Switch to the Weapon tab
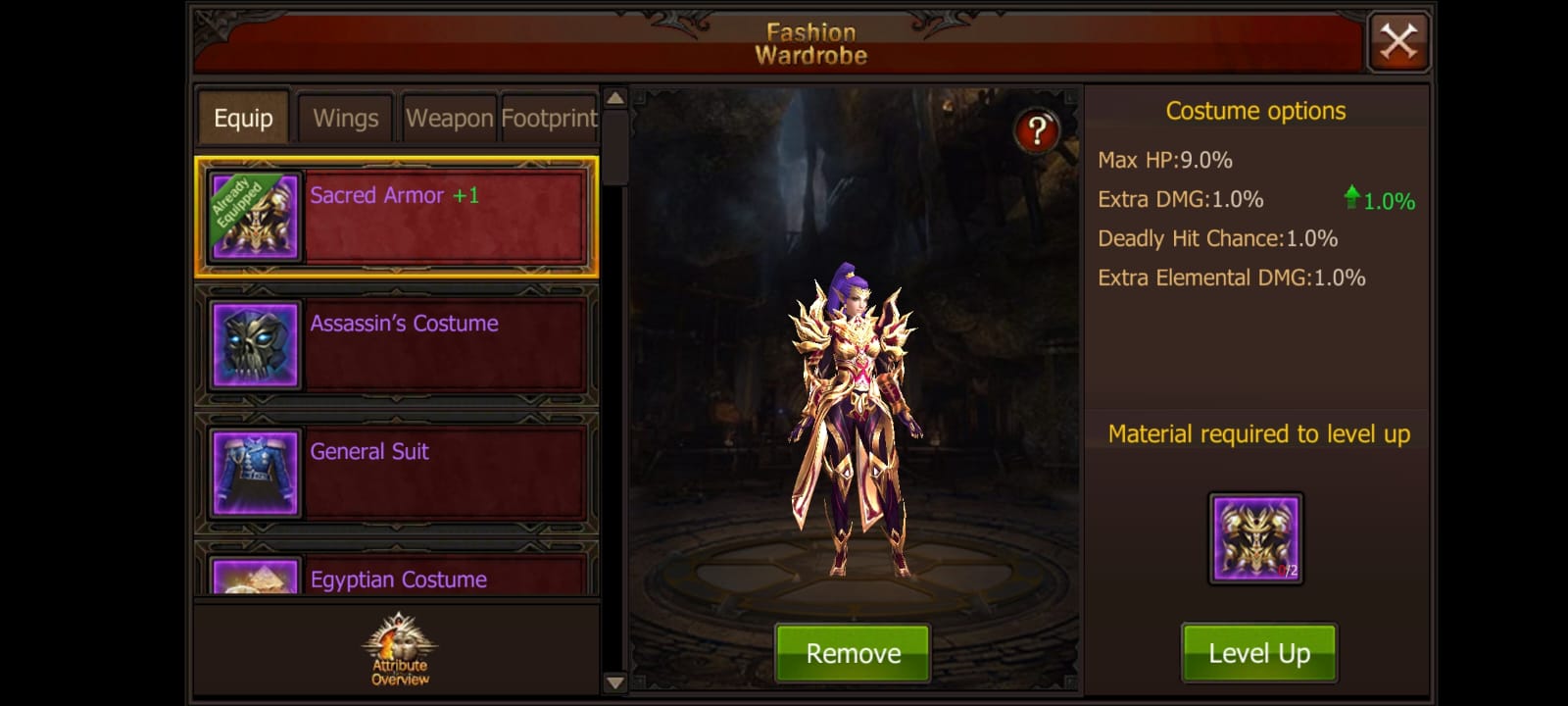The image size is (1568, 706). [x=449, y=119]
